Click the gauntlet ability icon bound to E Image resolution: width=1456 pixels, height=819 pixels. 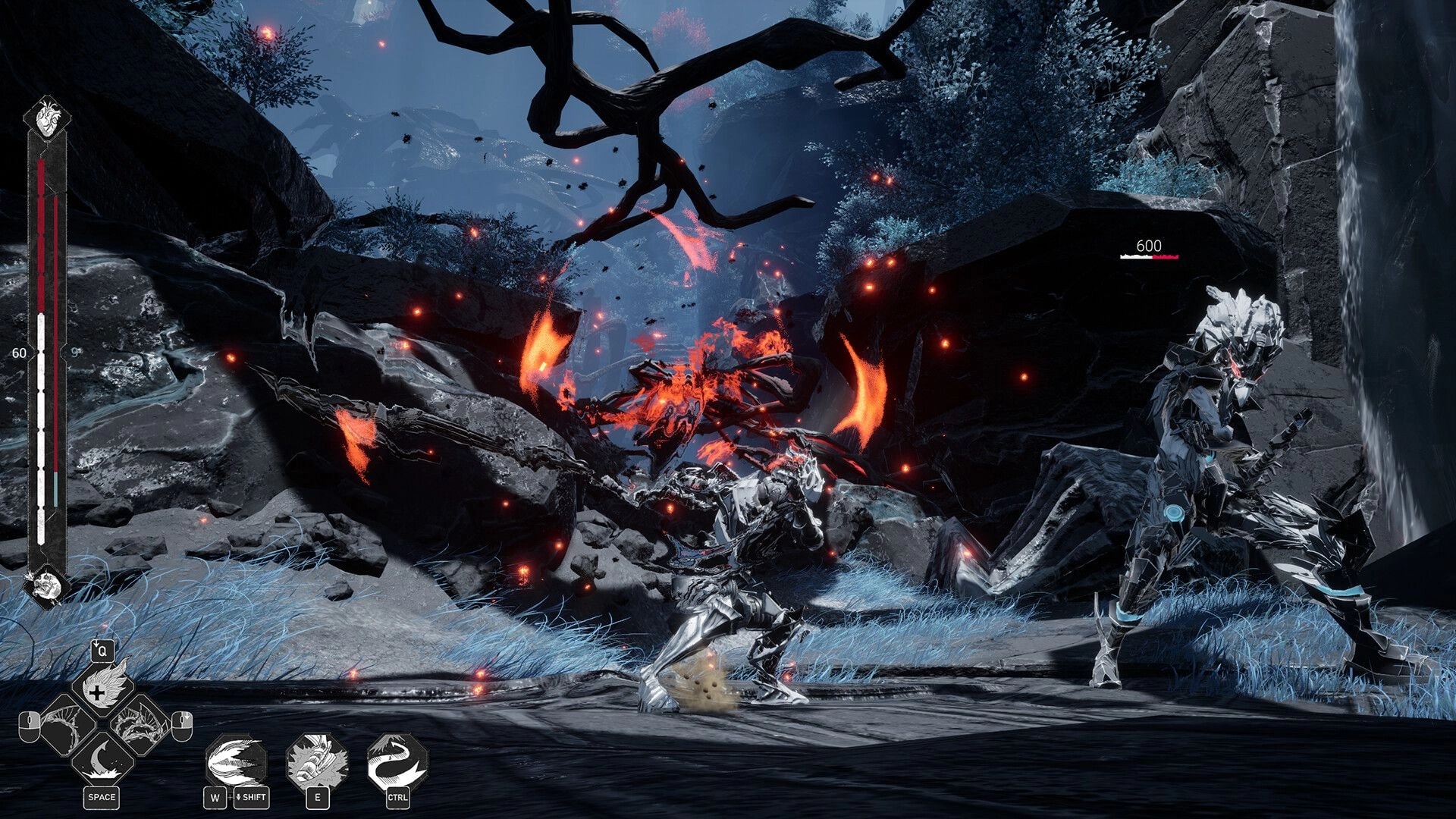315,759
